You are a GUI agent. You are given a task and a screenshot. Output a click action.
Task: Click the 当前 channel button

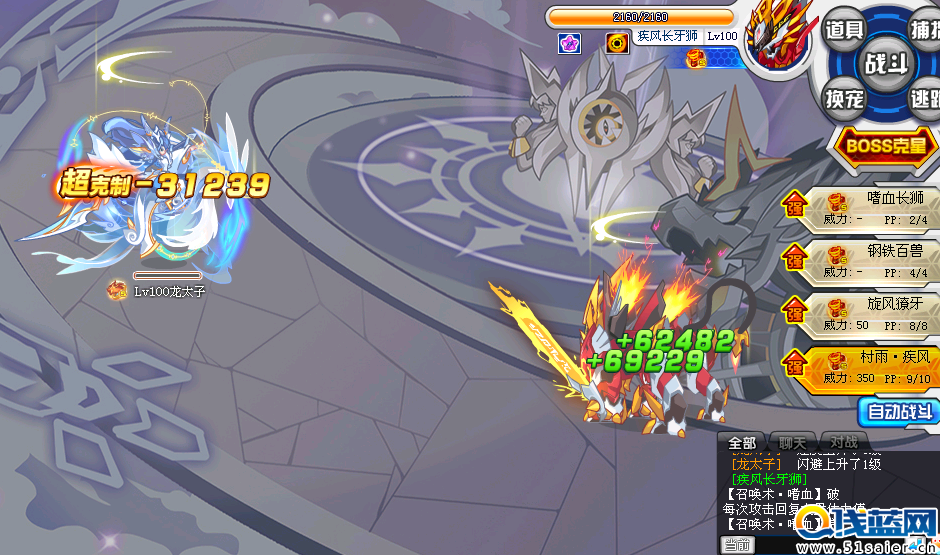coord(737,545)
